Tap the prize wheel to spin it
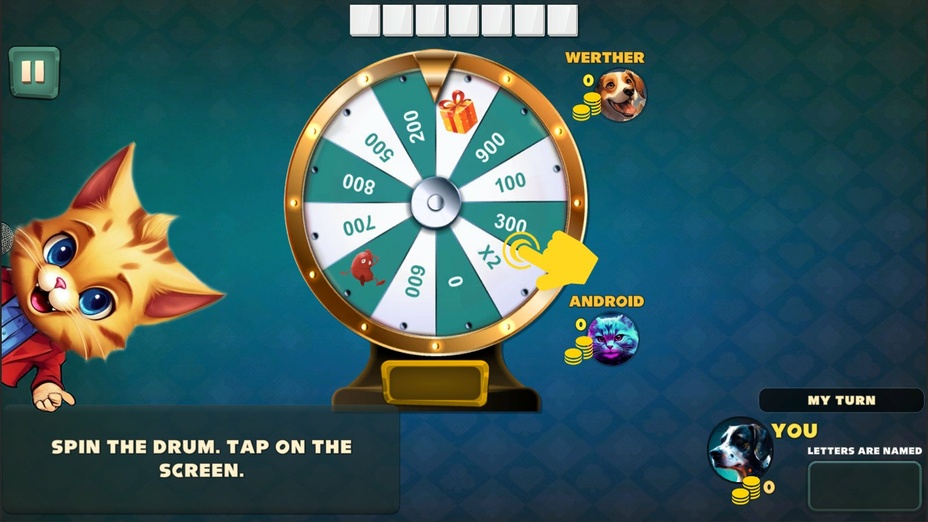 (435, 202)
